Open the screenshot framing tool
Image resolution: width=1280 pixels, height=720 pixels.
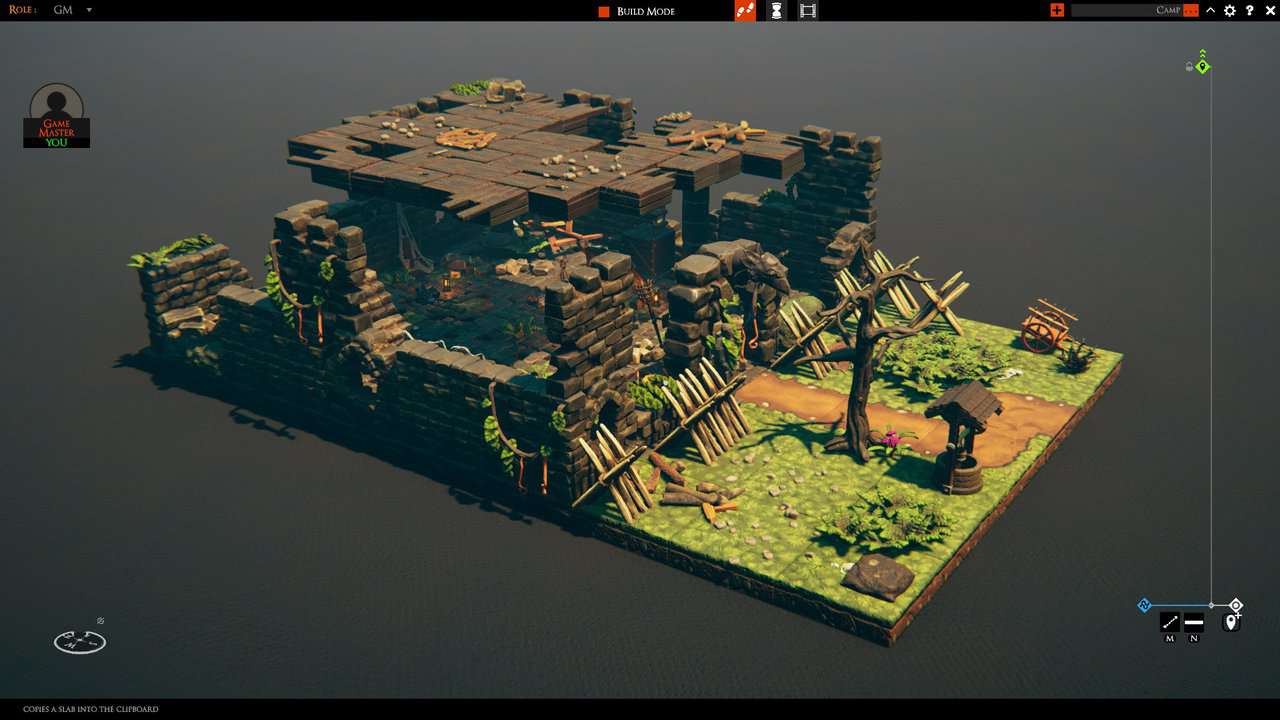(808, 10)
